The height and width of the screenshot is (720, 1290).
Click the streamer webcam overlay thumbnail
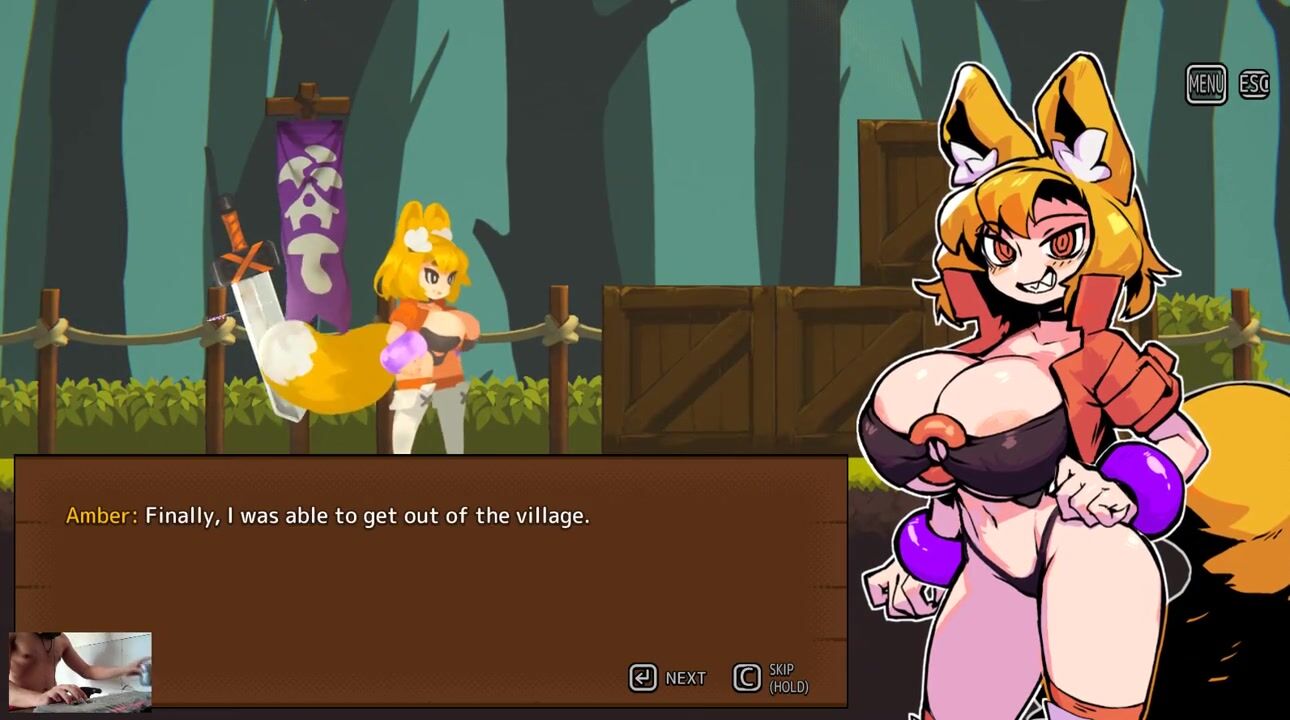pyautogui.click(x=80, y=671)
